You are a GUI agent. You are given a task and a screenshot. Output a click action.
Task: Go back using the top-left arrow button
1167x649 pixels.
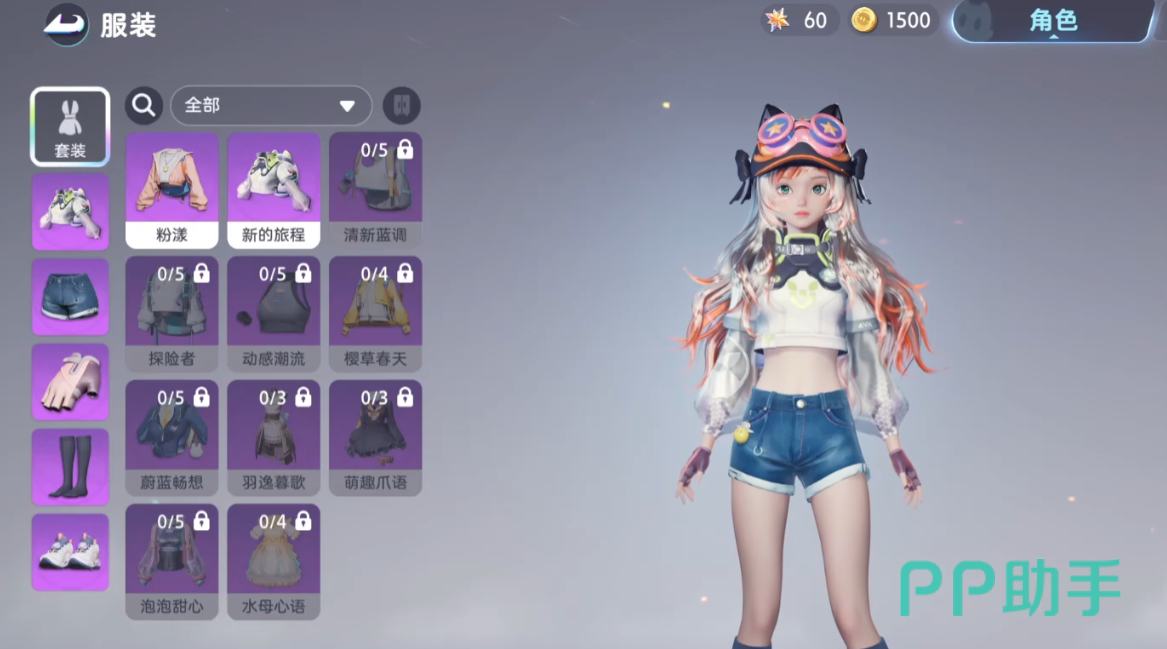pyautogui.click(x=67, y=24)
